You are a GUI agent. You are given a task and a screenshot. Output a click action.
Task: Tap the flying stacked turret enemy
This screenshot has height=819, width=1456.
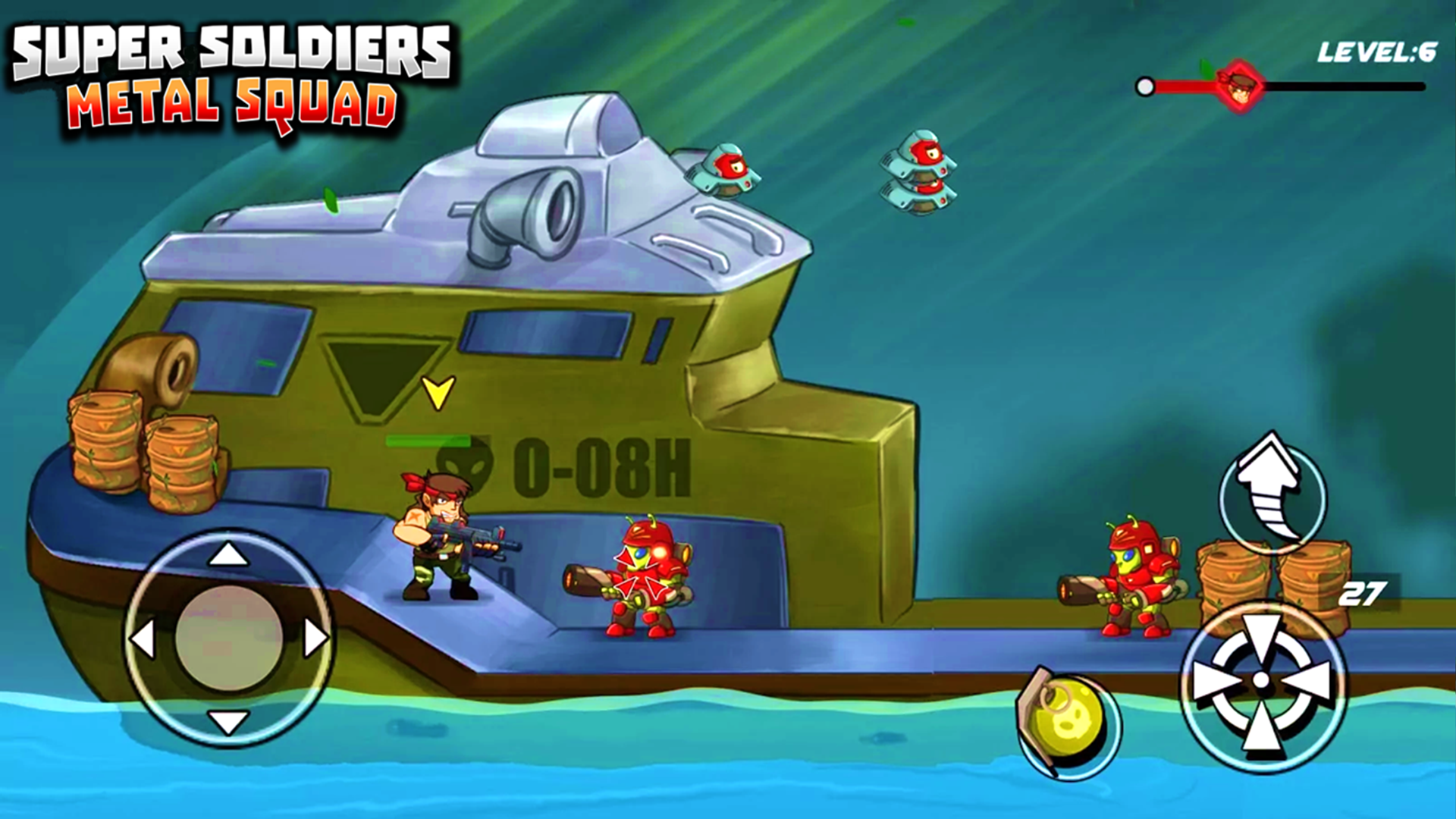click(x=918, y=174)
